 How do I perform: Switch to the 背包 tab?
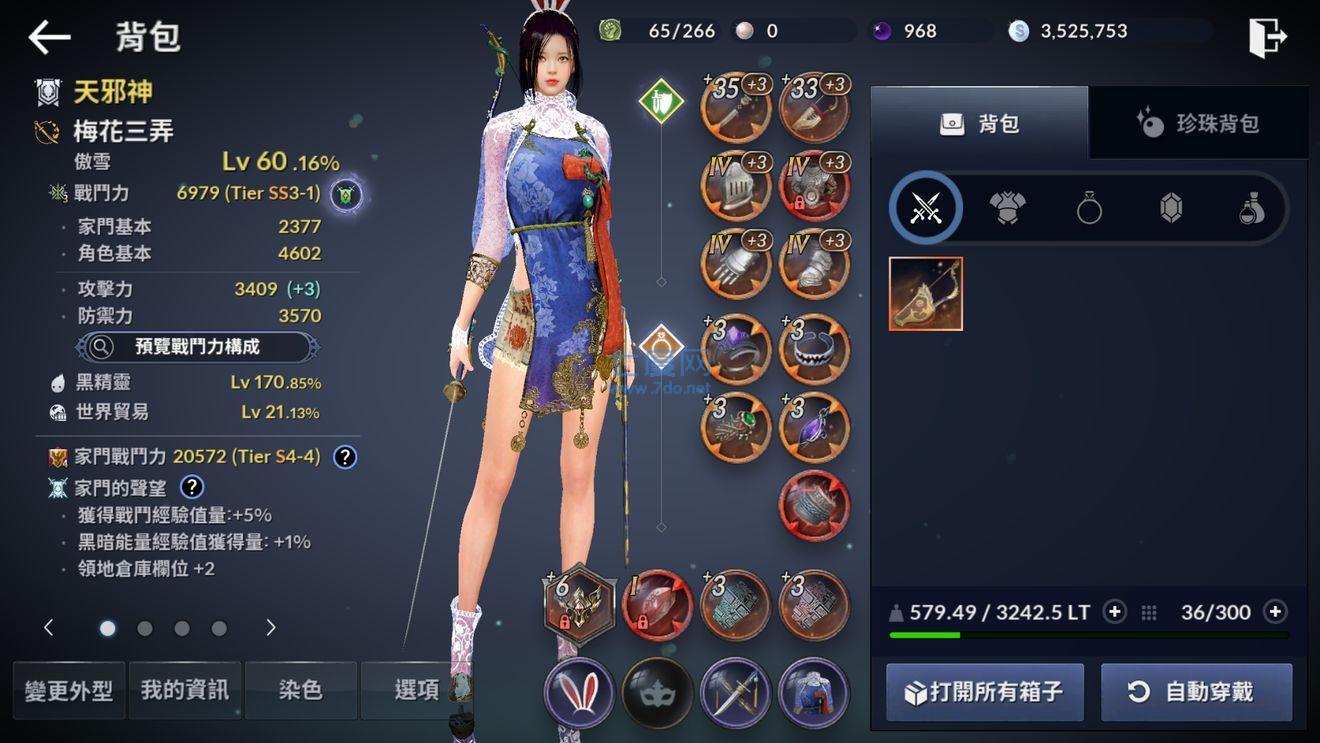click(x=980, y=123)
